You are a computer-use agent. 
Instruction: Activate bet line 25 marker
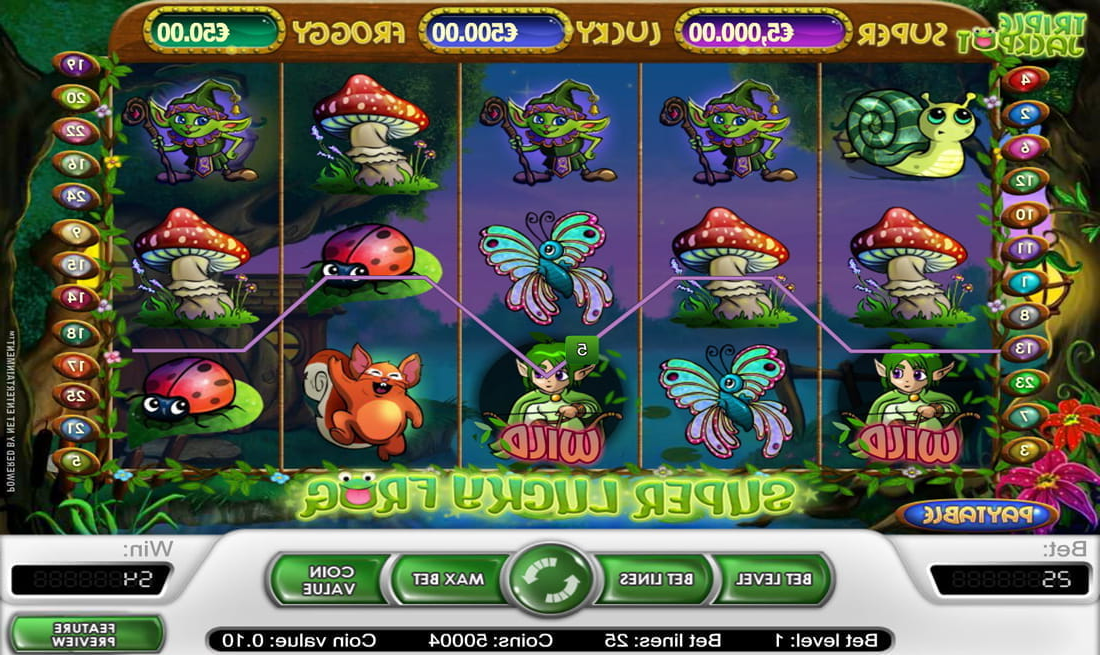(x=76, y=397)
